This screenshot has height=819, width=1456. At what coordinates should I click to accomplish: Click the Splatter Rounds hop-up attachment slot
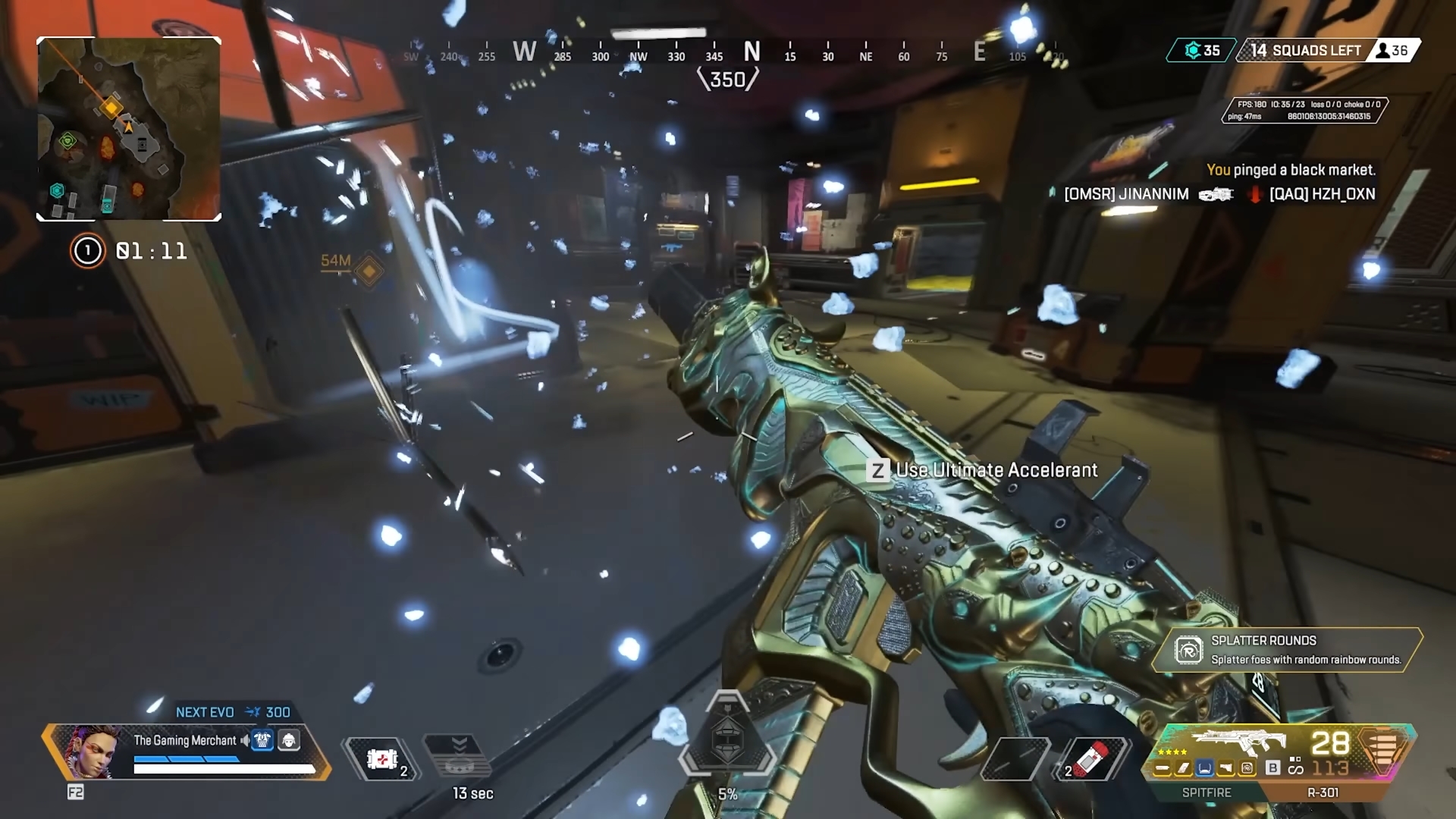(1247, 769)
